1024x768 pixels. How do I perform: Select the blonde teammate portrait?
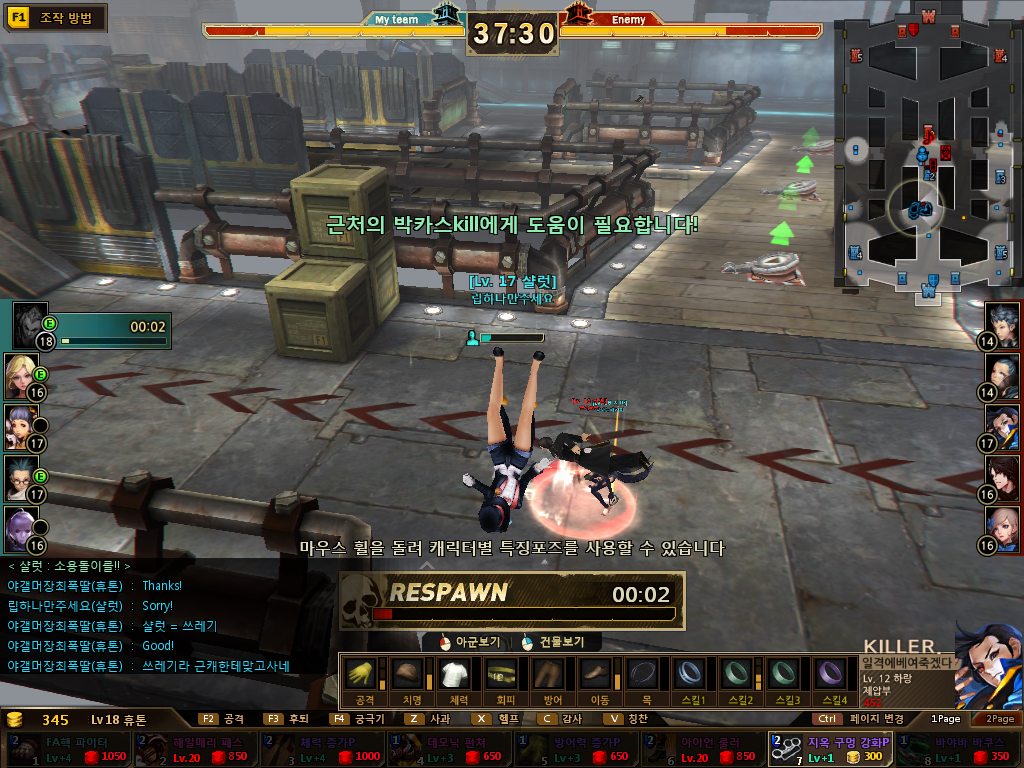click(x=21, y=374)
